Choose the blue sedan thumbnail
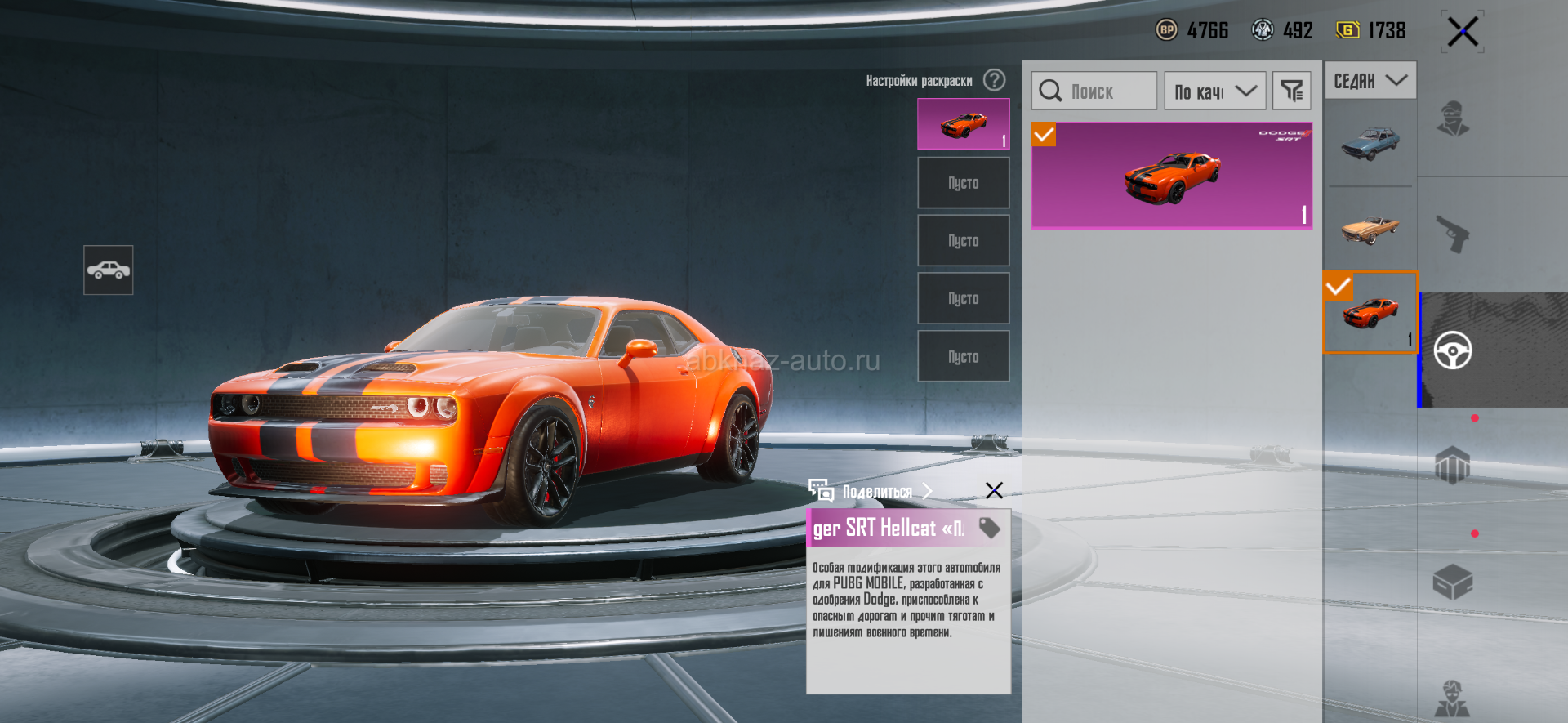This screenshot has width=1568, height=723. coord(1370,143)
